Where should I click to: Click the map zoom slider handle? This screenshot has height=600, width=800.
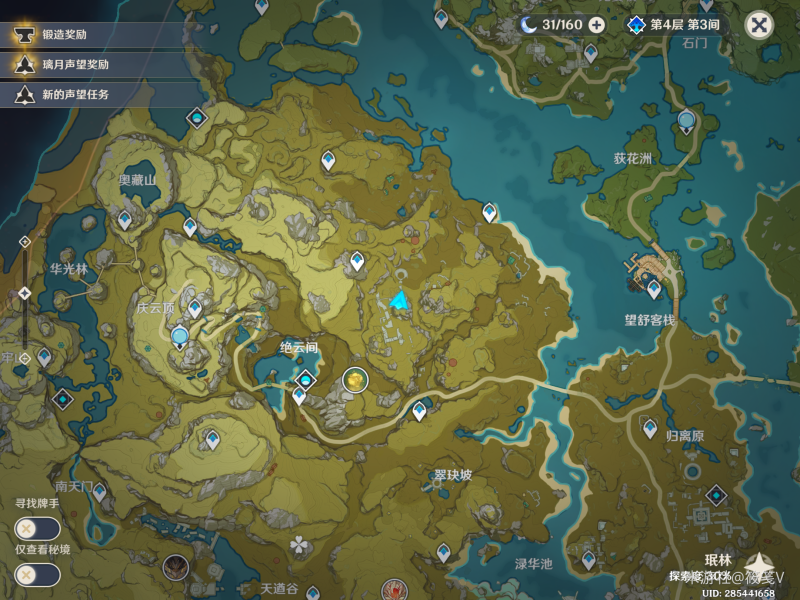tap(25, 292)
